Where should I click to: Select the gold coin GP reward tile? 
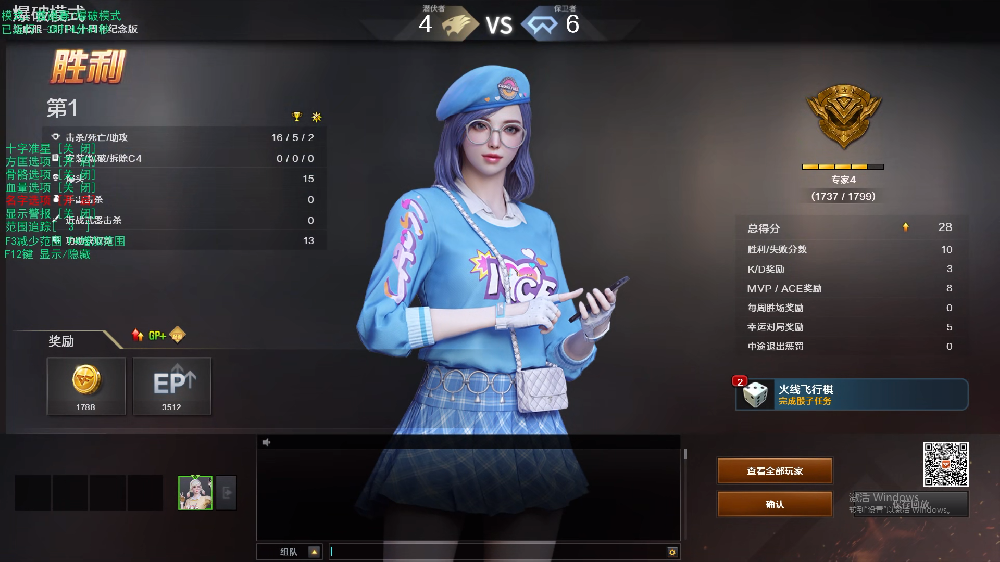pyautogui.click(x=86, y=386)
